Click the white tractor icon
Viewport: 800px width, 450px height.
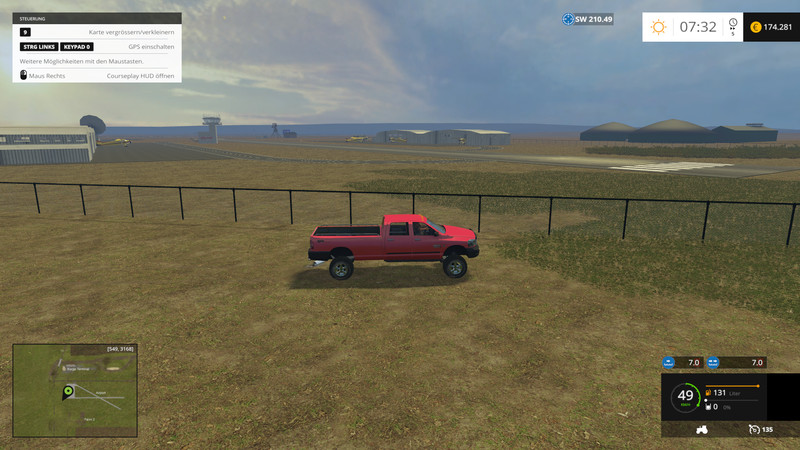pos(701,429)
